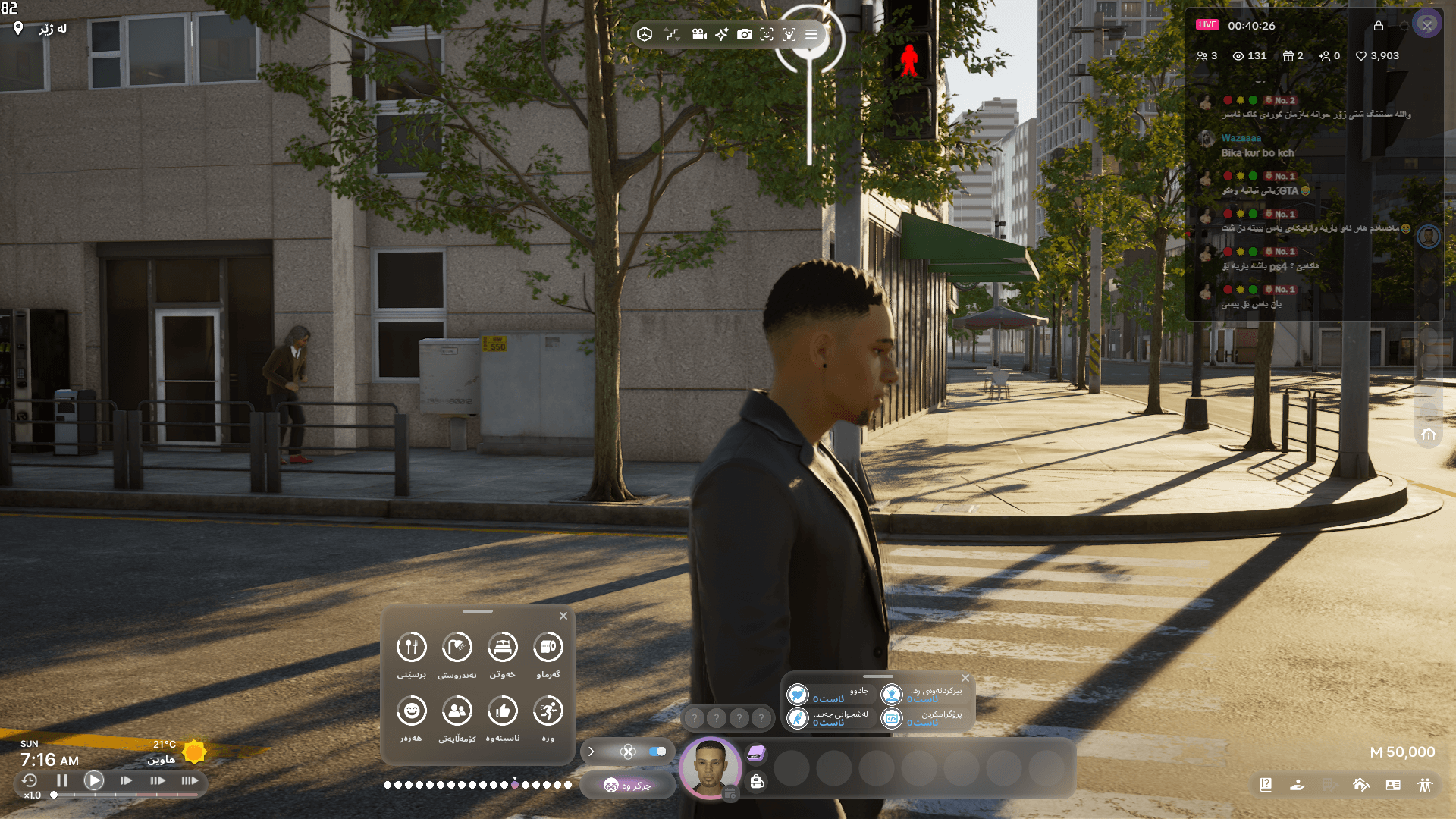Screen dimensions: 1456x819
Task: Click the house-and-hammer build icon
Action: tap(1361, 786)
